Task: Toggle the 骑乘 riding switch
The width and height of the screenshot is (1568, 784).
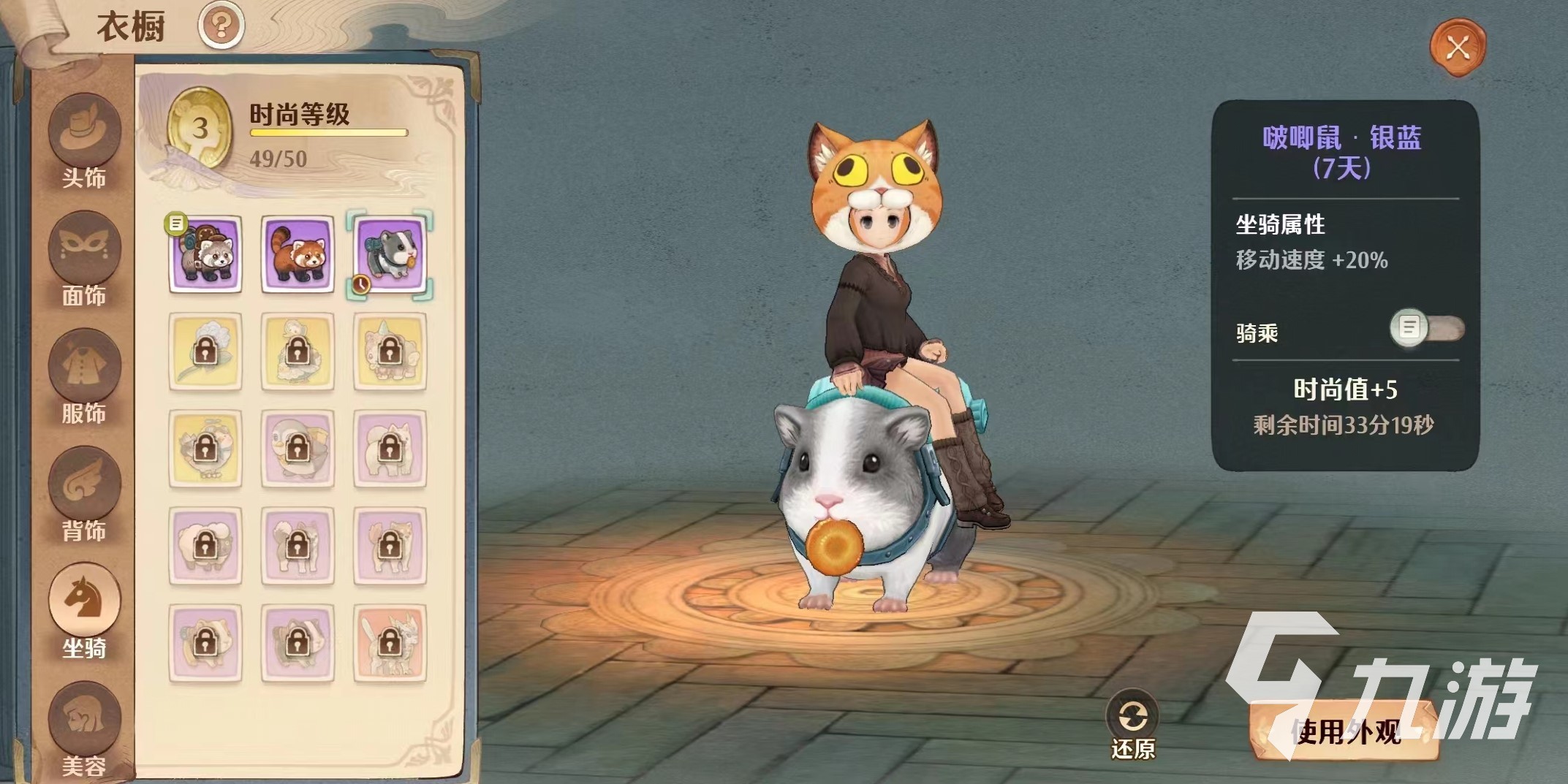Action: coord(1426,328)
